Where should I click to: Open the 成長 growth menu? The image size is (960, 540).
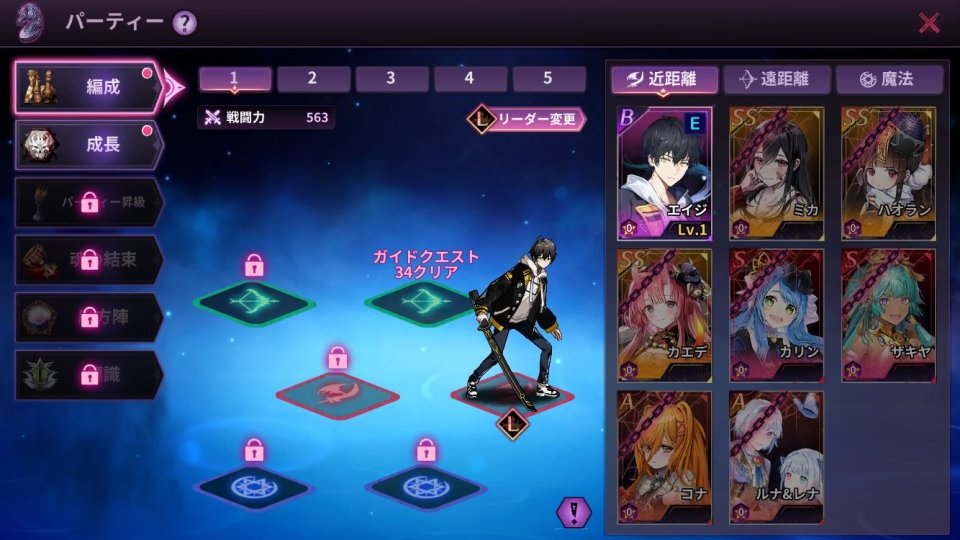click(x=88, y=145)
